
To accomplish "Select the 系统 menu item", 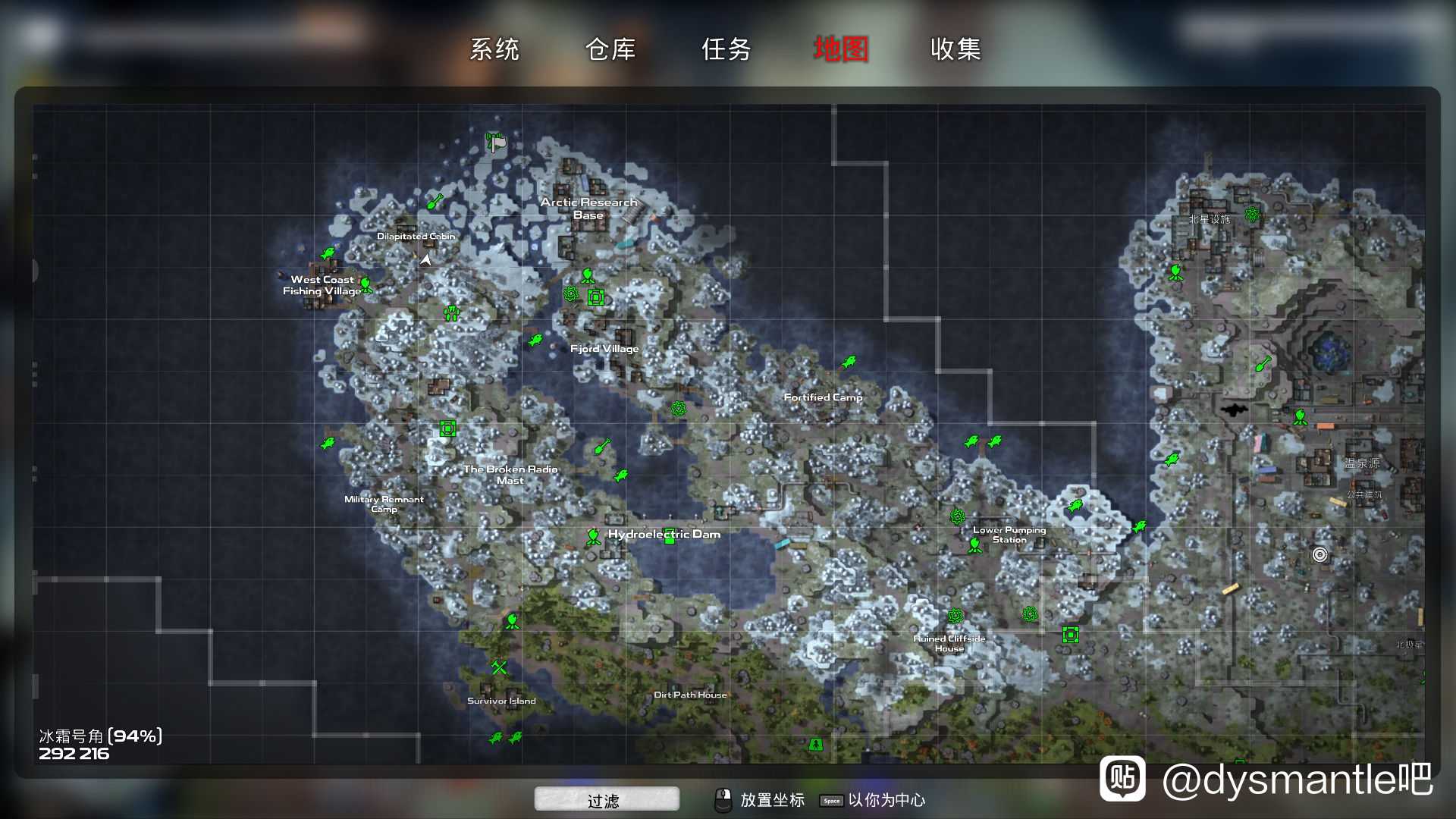I will click(495, 49).
